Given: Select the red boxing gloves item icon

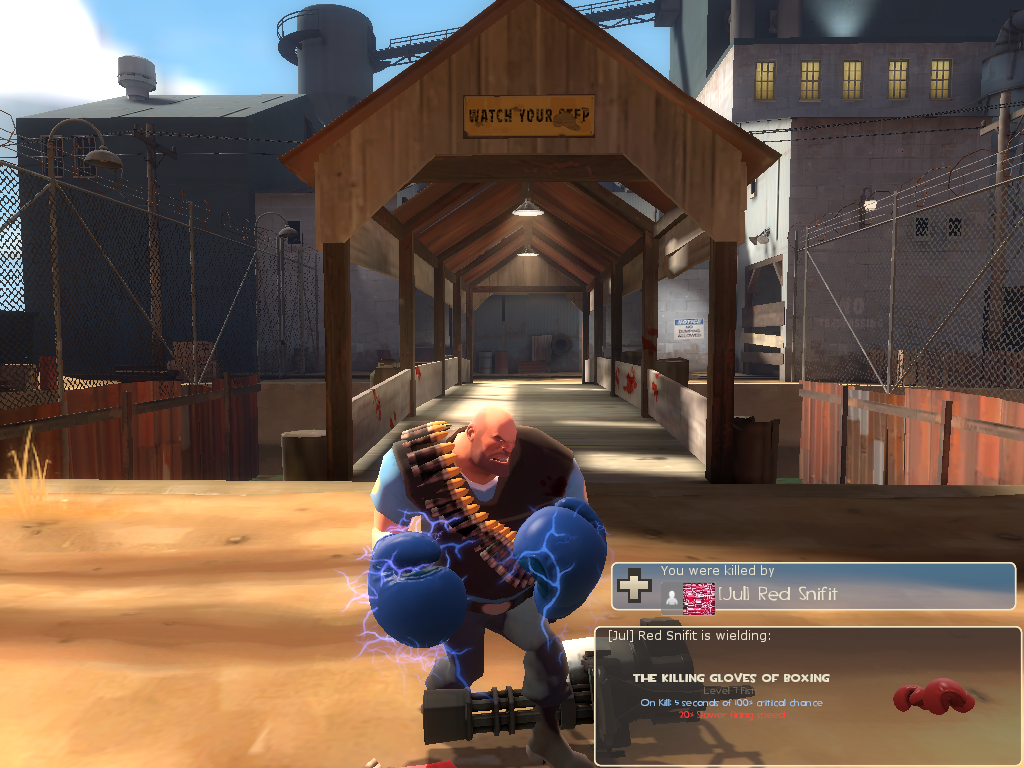Looking at the screenshot, I should [933, 697].
